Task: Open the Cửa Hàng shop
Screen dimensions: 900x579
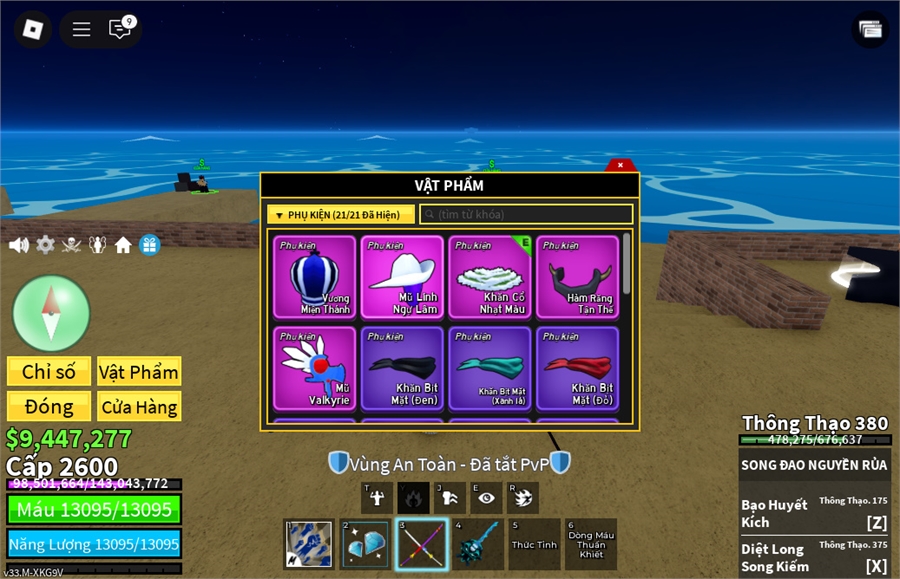Action: coord(139,407)
